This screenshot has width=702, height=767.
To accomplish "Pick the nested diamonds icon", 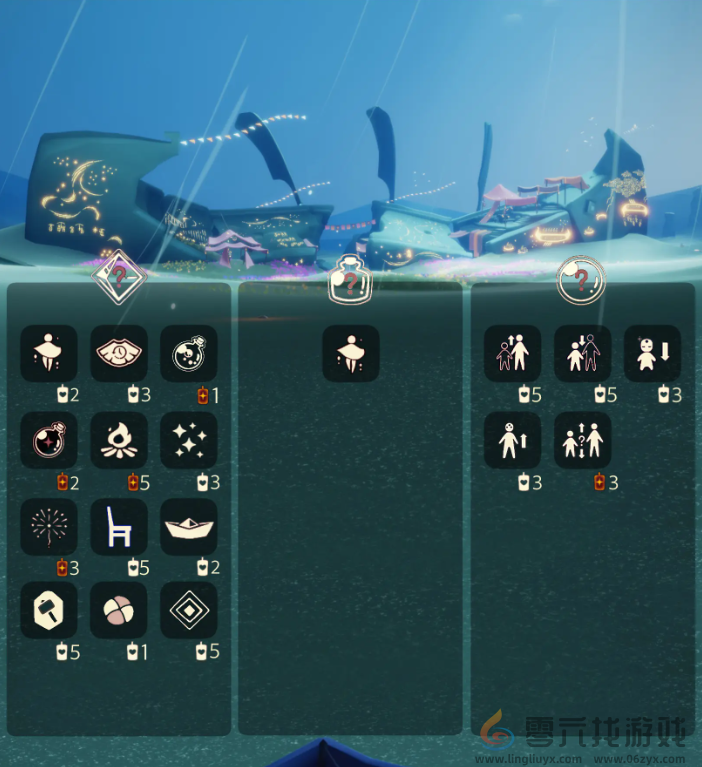I will click(x=189, y=611).
